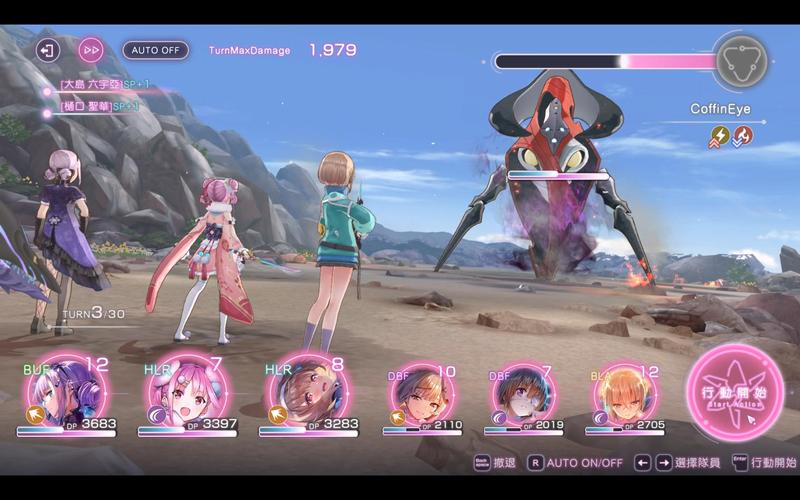Switch on the AUTO OFF battle toggle

(155, 49)
